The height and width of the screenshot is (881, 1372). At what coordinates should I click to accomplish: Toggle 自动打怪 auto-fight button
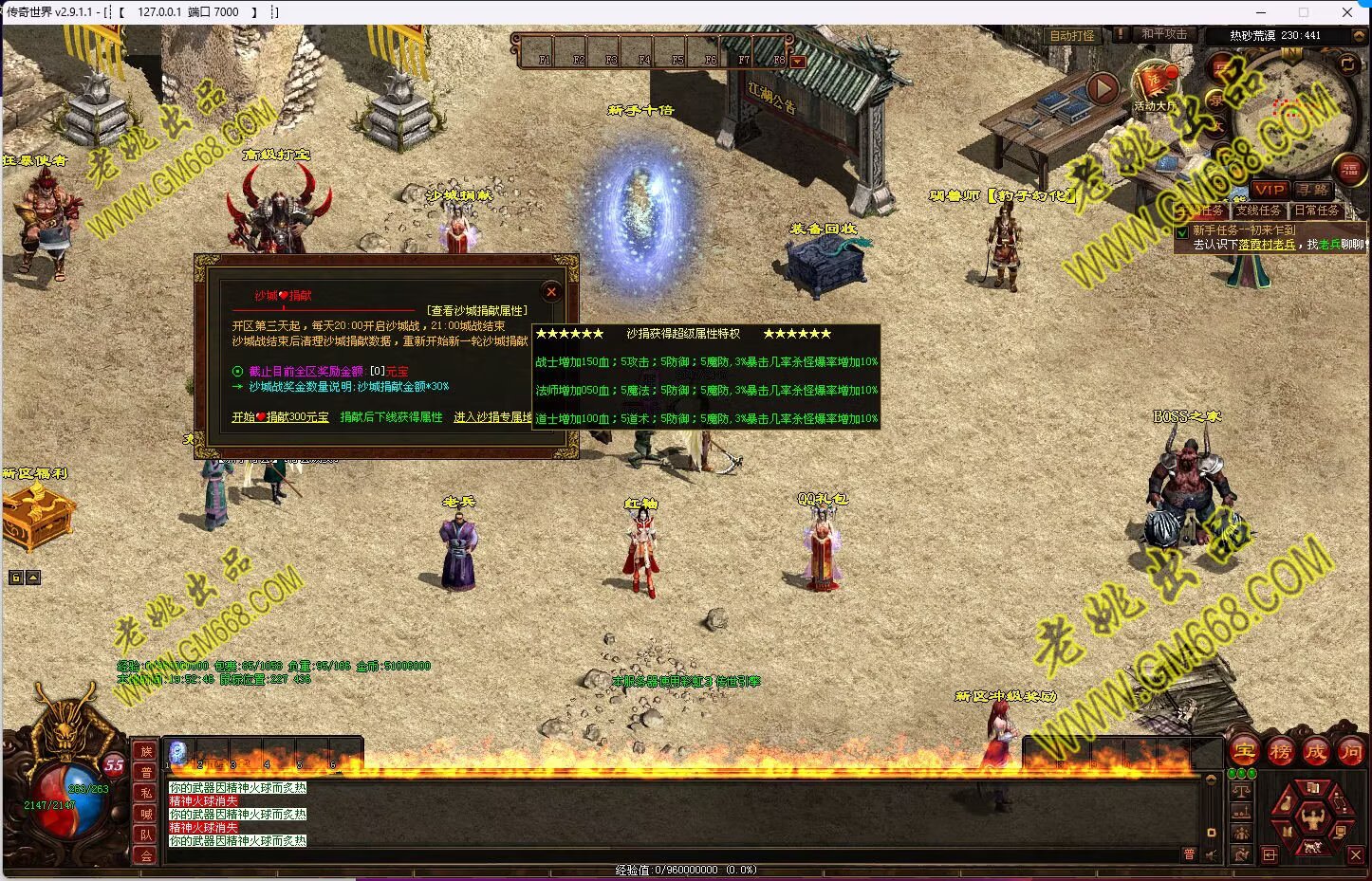1072,35
